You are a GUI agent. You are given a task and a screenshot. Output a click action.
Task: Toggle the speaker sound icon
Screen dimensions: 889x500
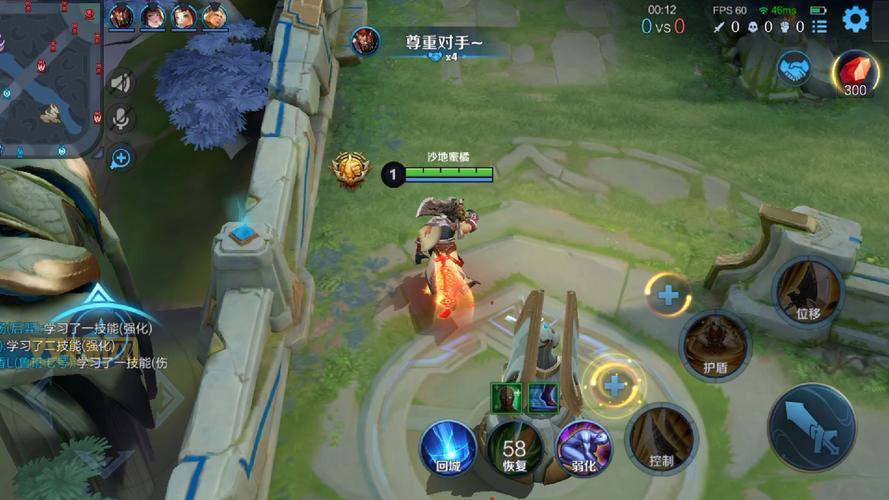[120, 83]
